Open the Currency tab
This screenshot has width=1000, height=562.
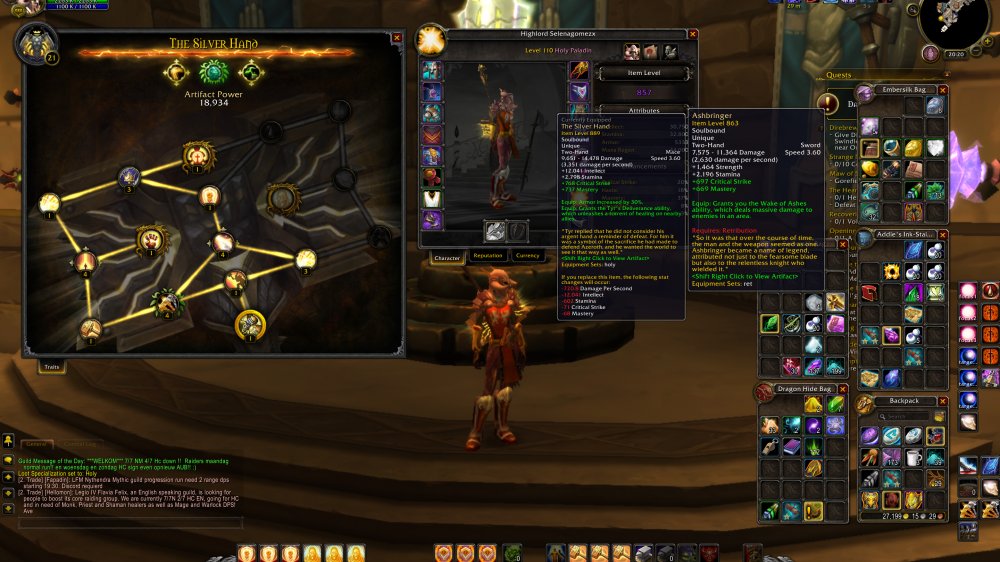[x=528, y=256]
